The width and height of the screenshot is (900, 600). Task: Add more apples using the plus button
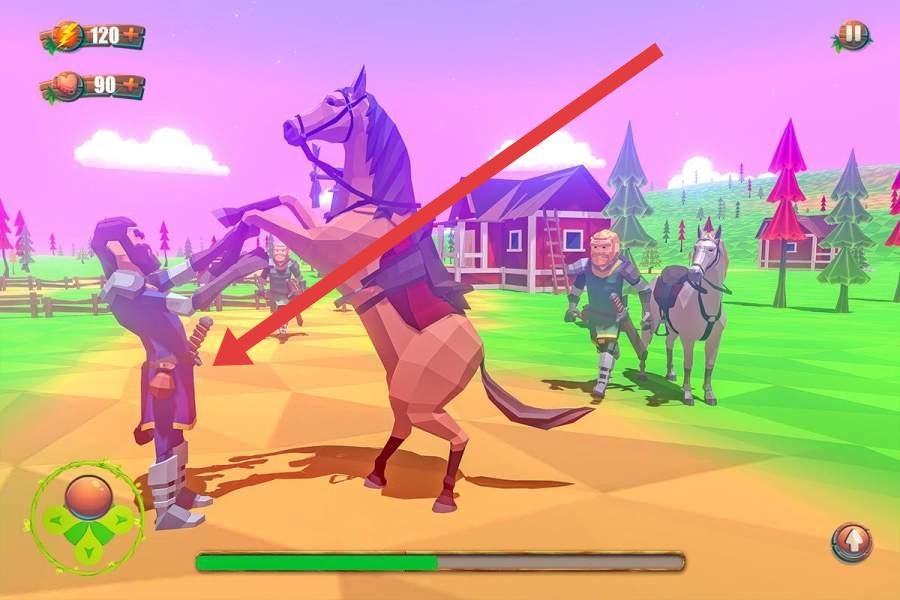coord(131,86)
